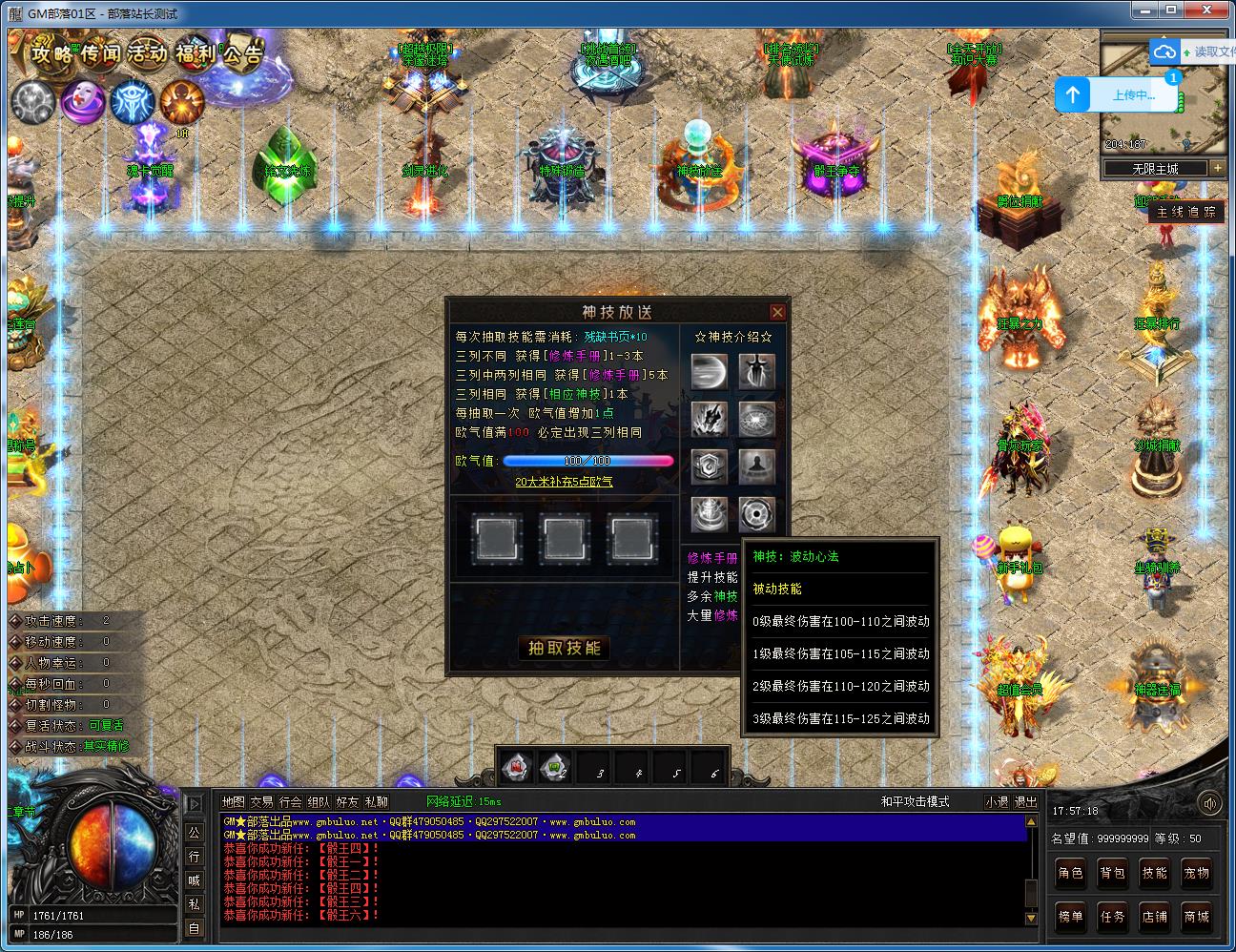The image size is (1236, 952).
Task: Activate the purple mask skill icon
Action: coord(83,101)
